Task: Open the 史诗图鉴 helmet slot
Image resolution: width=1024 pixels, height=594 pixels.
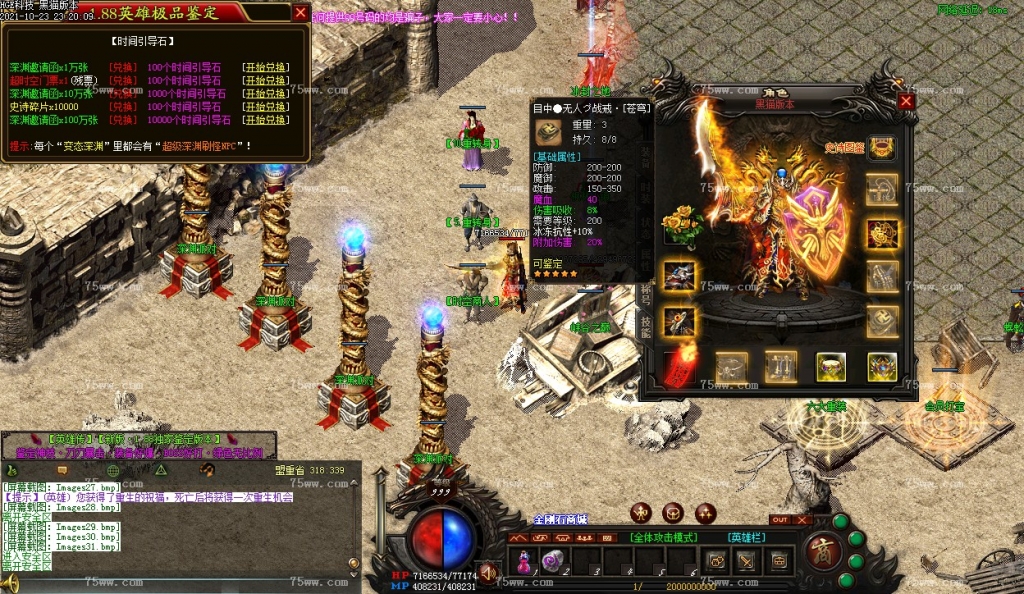Action: [881, 148]
